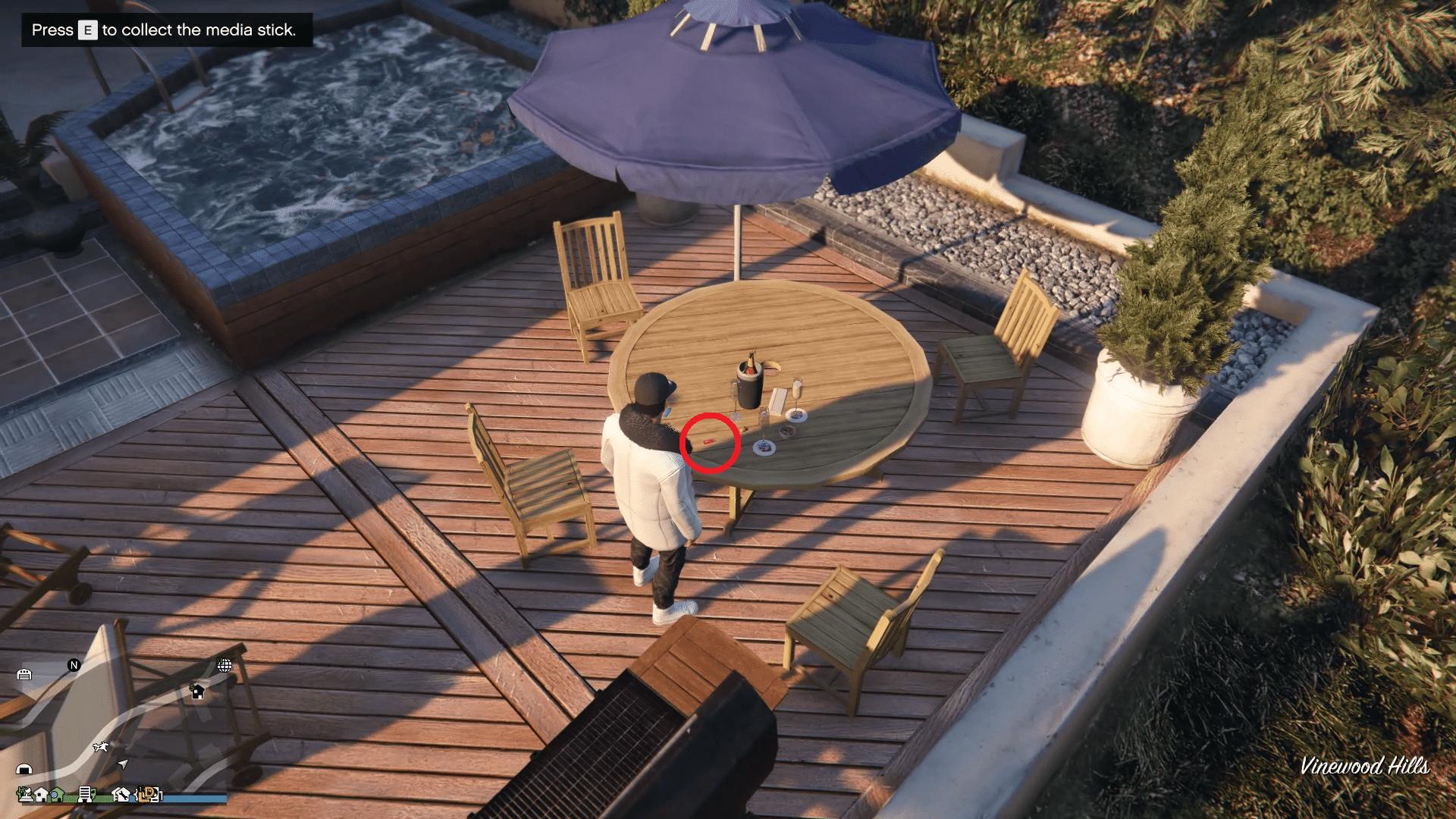Select the airplane blip on the minimap
The image size is (1456, 819).
pyautogui.click(x=101, y=747)
